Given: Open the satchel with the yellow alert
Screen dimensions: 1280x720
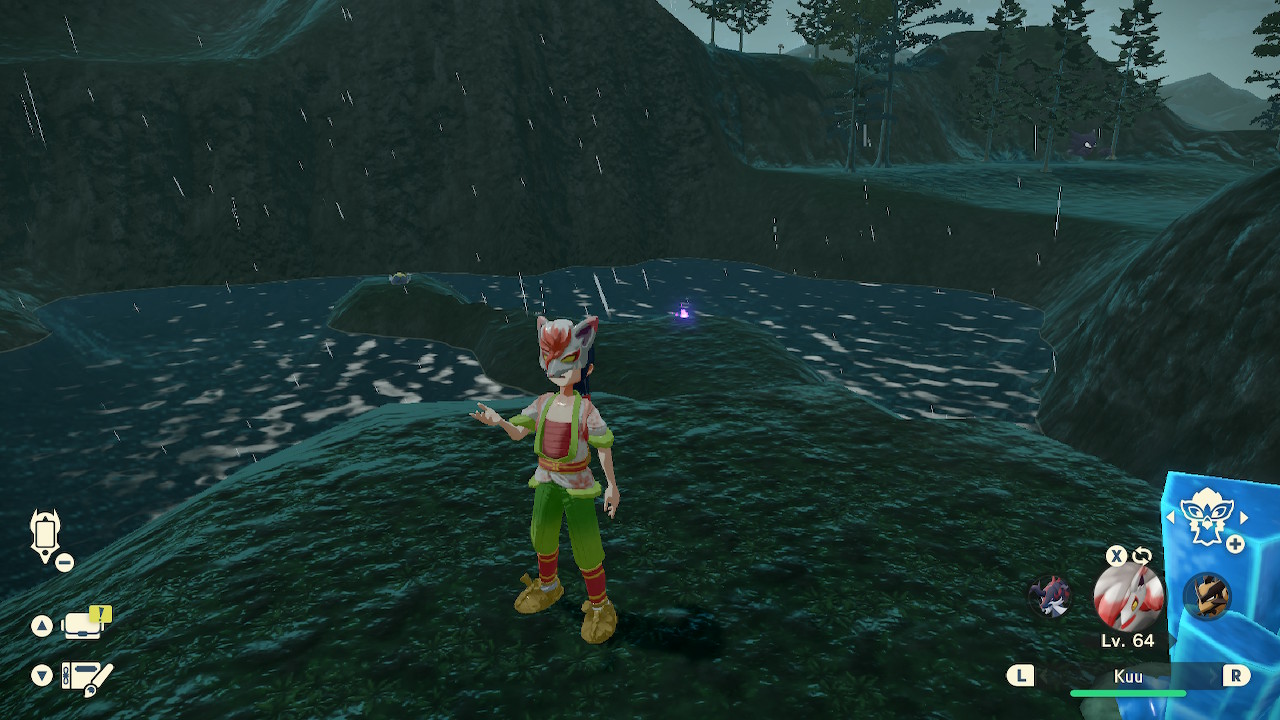Looking at the screenshot, I should click(x=85, y=625).
